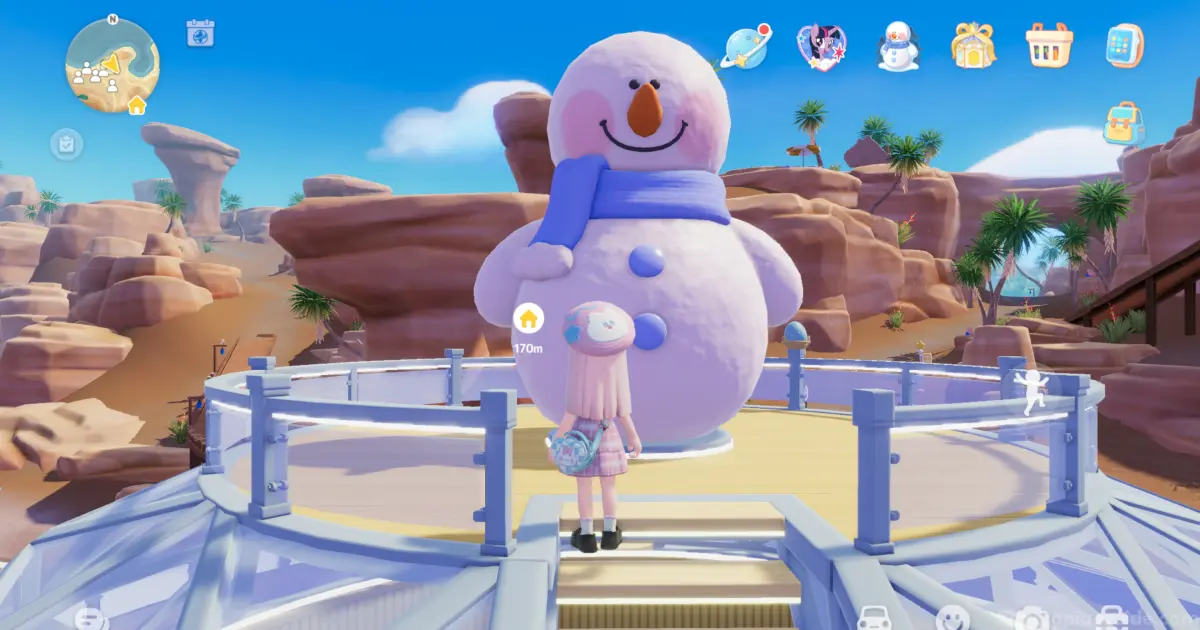This screenshot has width=1200, height=630.
Task: Open the backpack inventory
Action: (x=1124, y=123)
